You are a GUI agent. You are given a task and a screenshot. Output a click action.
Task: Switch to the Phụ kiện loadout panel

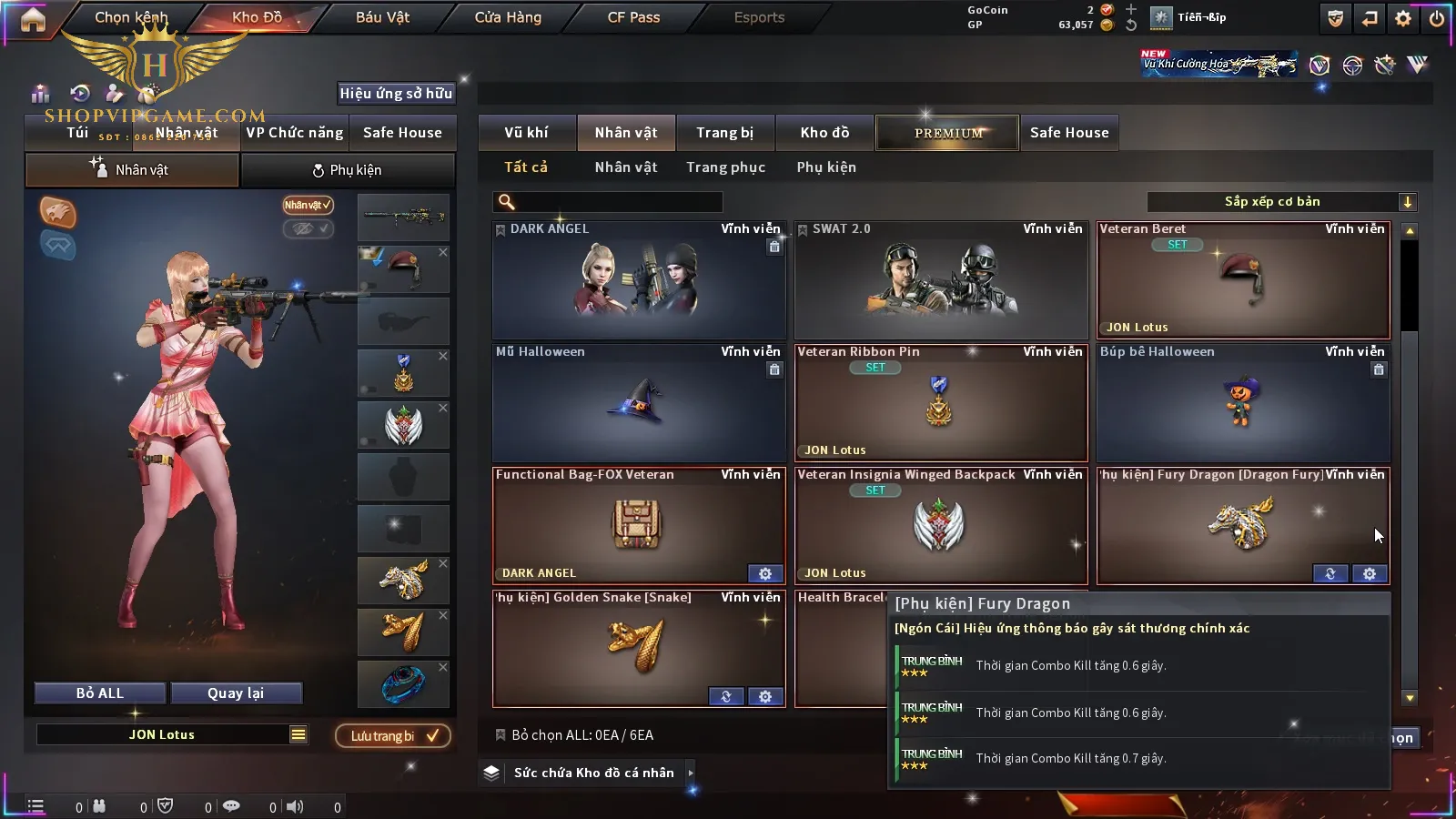point(347,170)
